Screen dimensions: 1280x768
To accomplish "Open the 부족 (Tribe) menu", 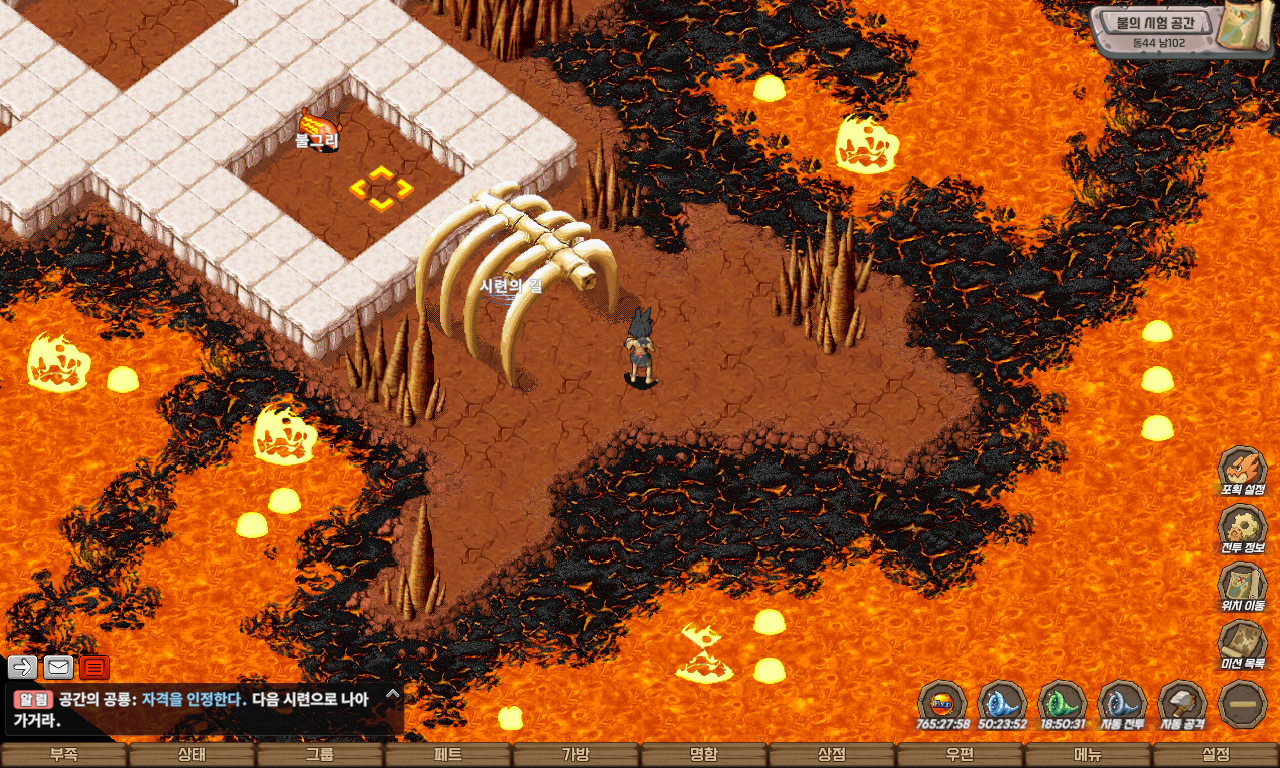I will (x=64, y=756).
